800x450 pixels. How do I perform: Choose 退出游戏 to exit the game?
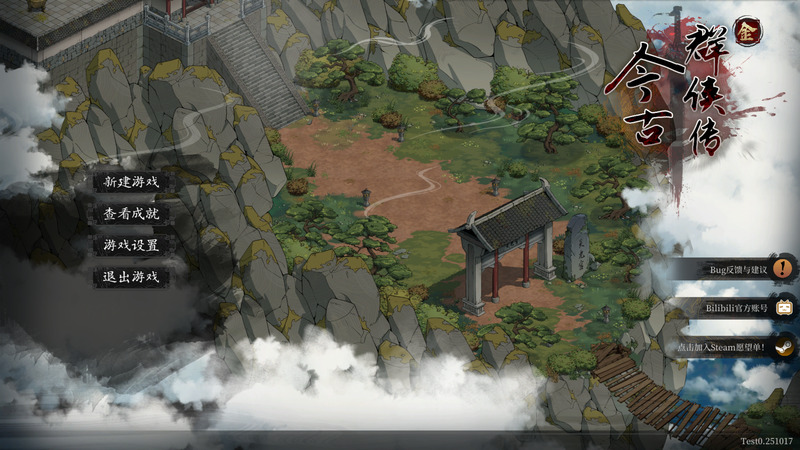(x=131, y=277)
